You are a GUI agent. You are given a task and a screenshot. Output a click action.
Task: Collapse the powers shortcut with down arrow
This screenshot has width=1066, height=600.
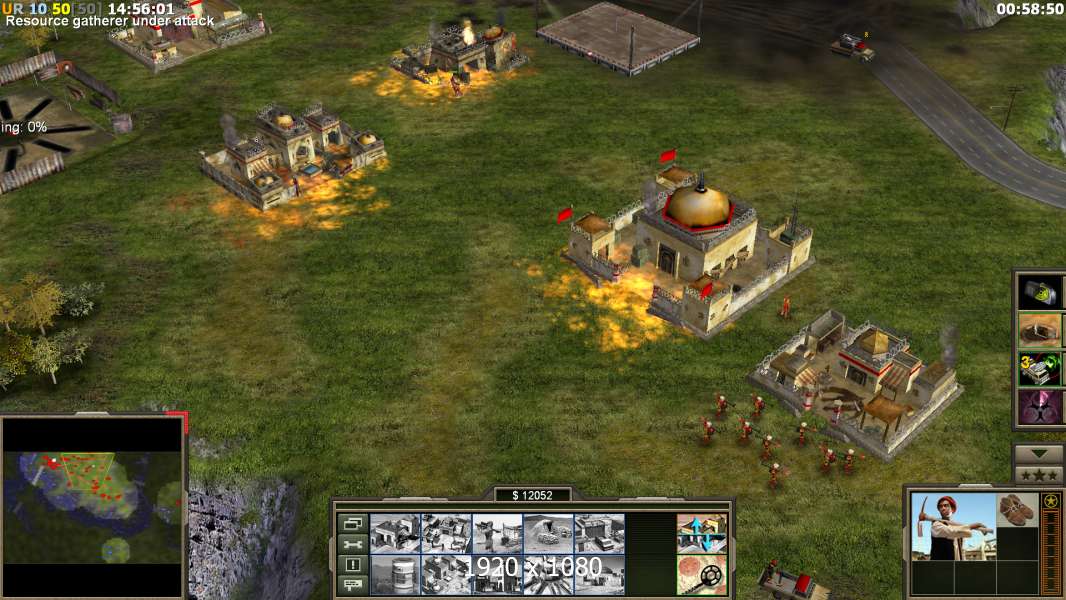point(1039,454)
